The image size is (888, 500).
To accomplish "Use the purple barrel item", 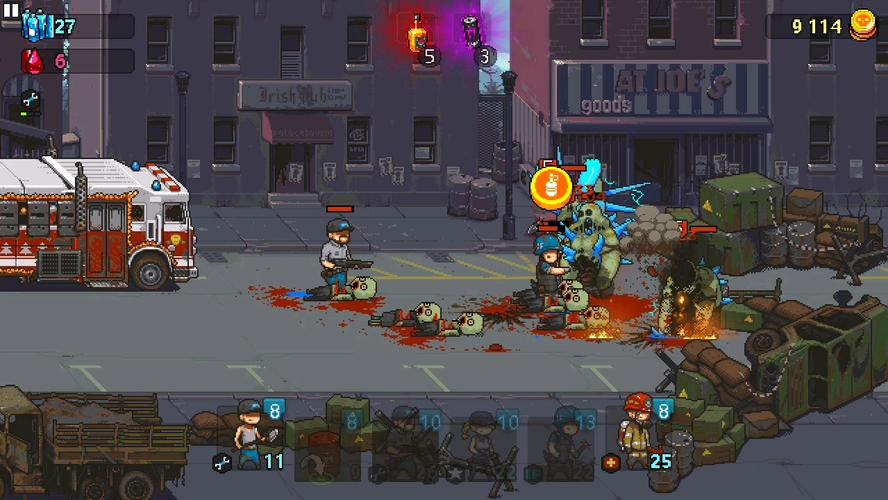I will coord(471,33).
